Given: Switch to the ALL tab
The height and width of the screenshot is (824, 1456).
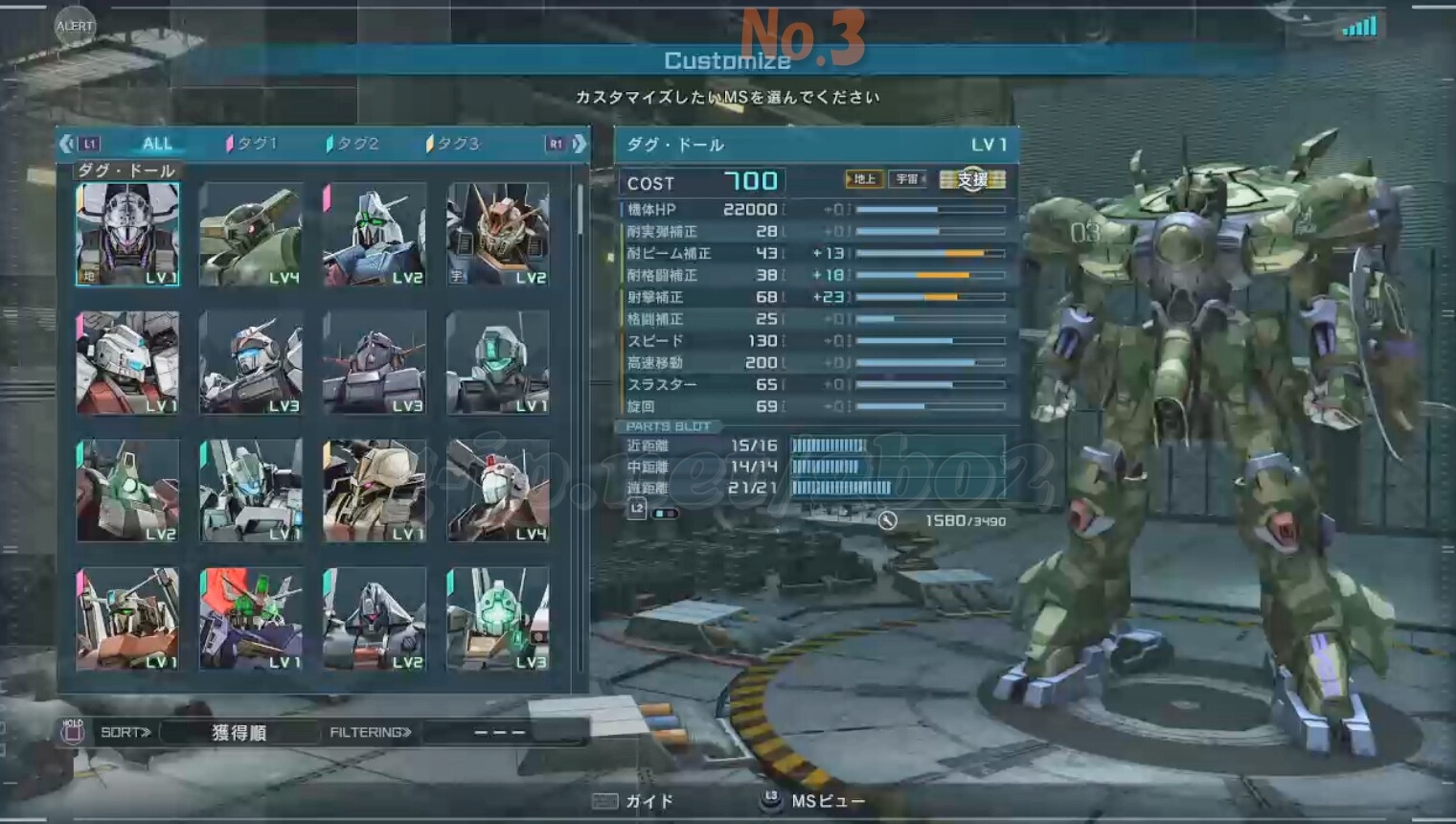Looking at the screenshot, I should 157,144.
